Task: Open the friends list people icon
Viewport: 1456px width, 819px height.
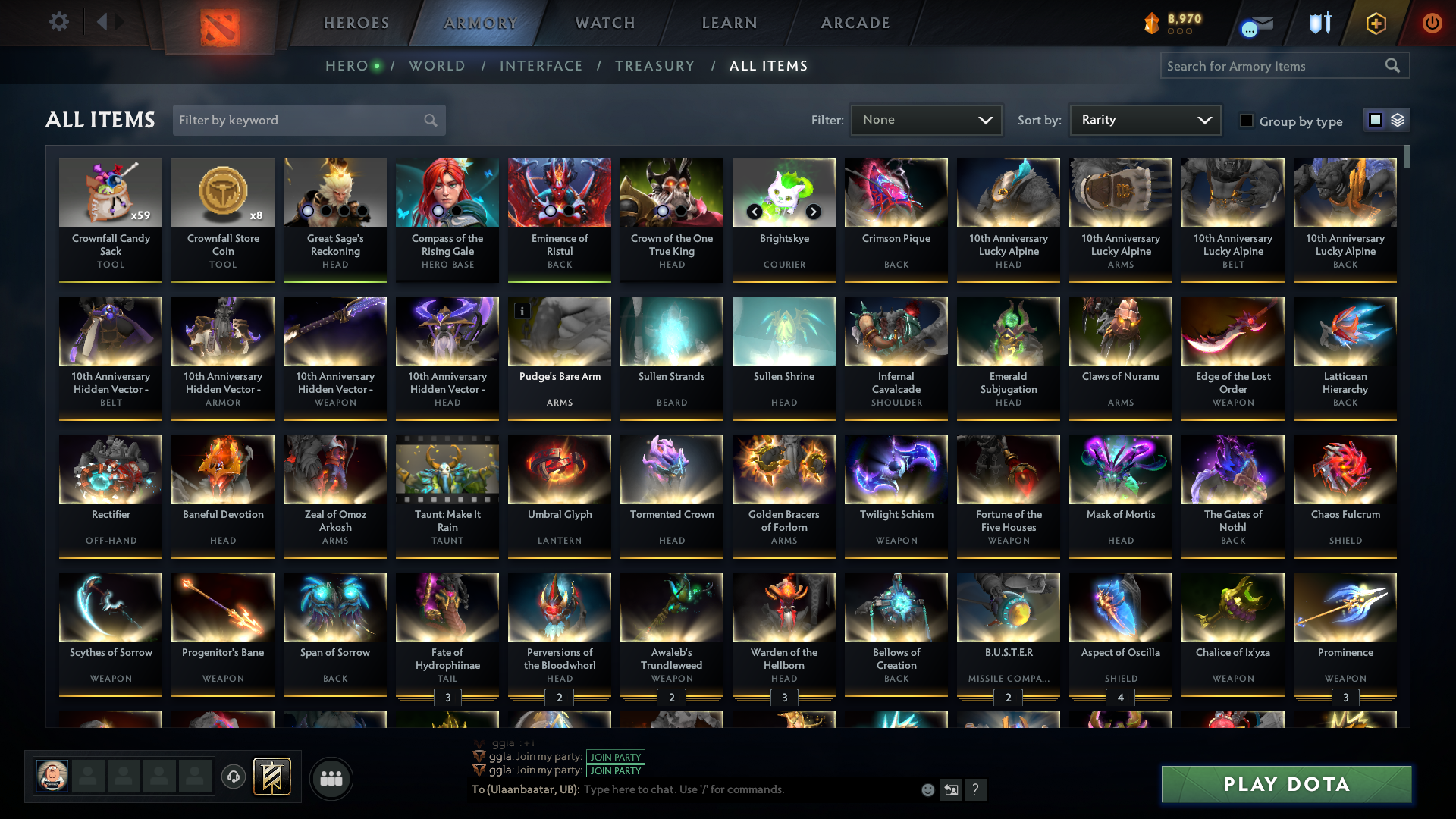Action: [330, 777]
